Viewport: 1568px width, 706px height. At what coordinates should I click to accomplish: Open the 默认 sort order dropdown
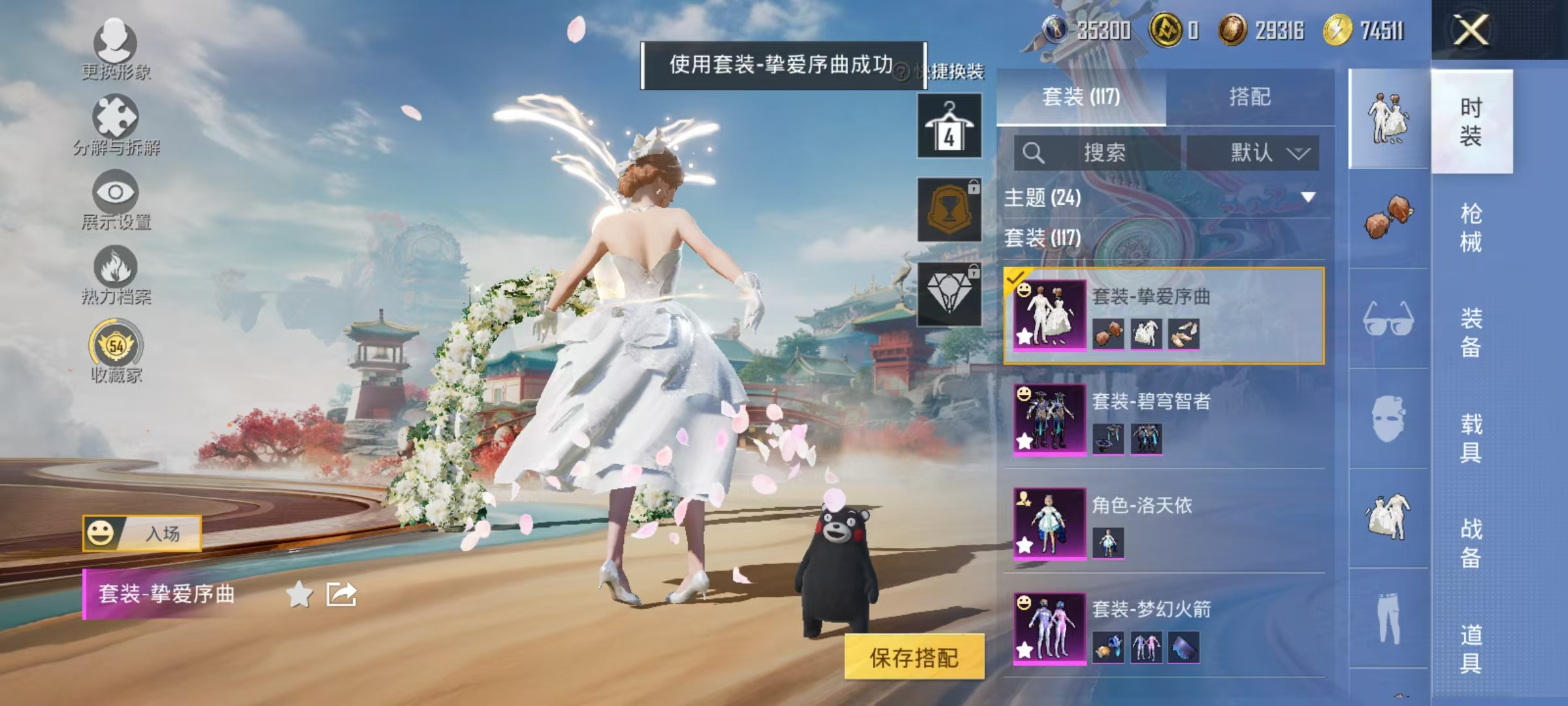[1251, 151]
